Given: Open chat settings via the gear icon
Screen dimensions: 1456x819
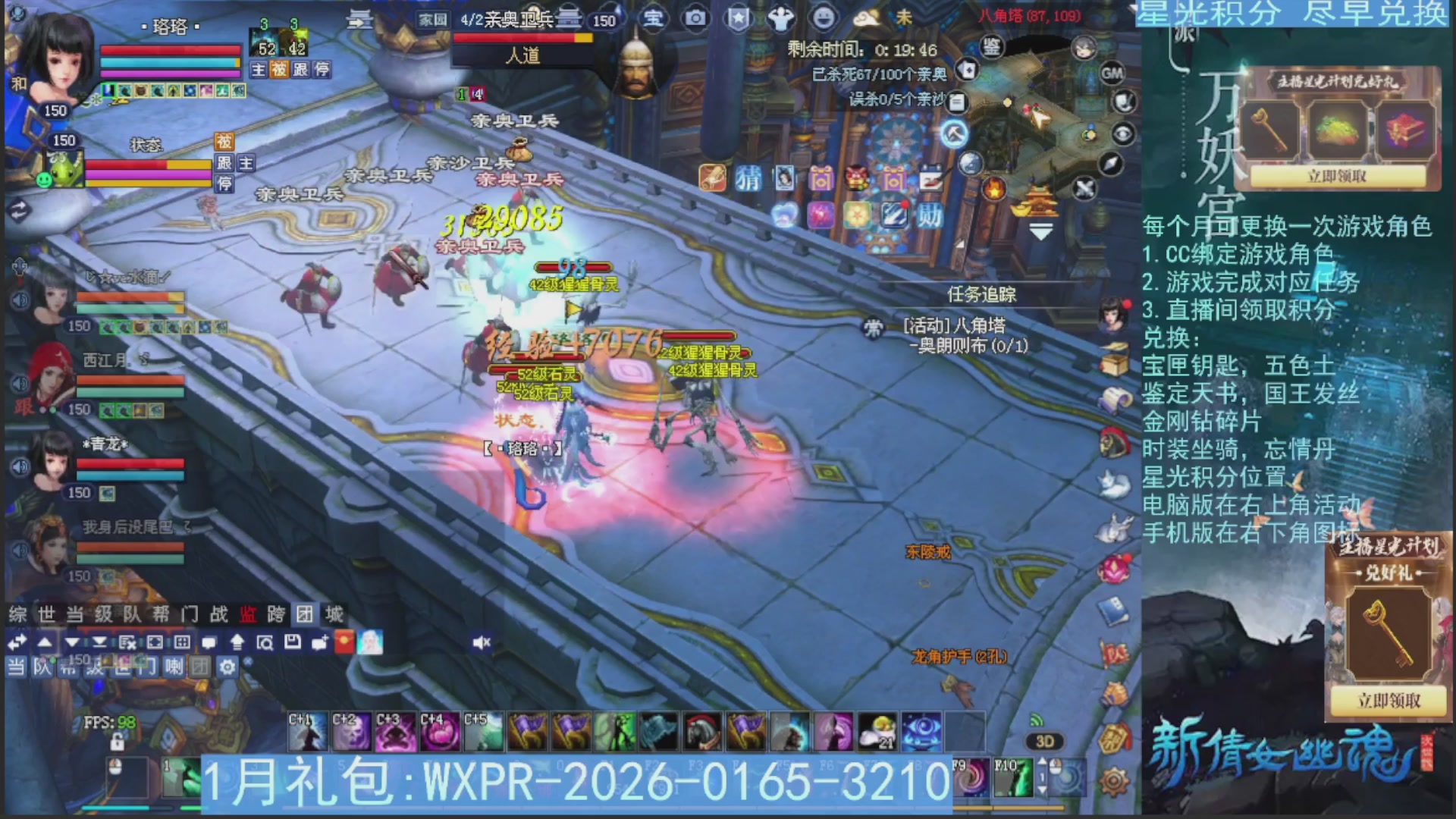Looking at the screenshot, I should (x=227, y=666).
